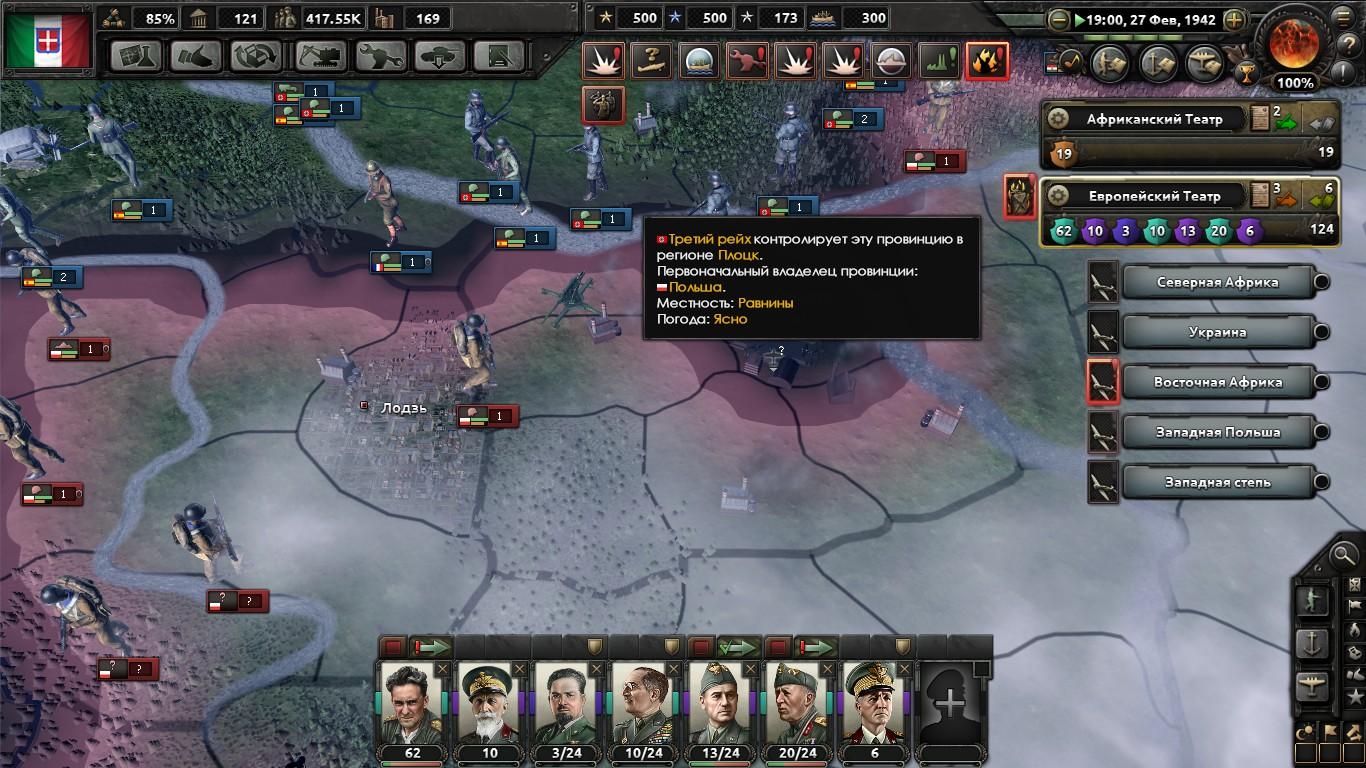Open the magnifying glass search
The image size is (1366, 768).
point(1344,552)
